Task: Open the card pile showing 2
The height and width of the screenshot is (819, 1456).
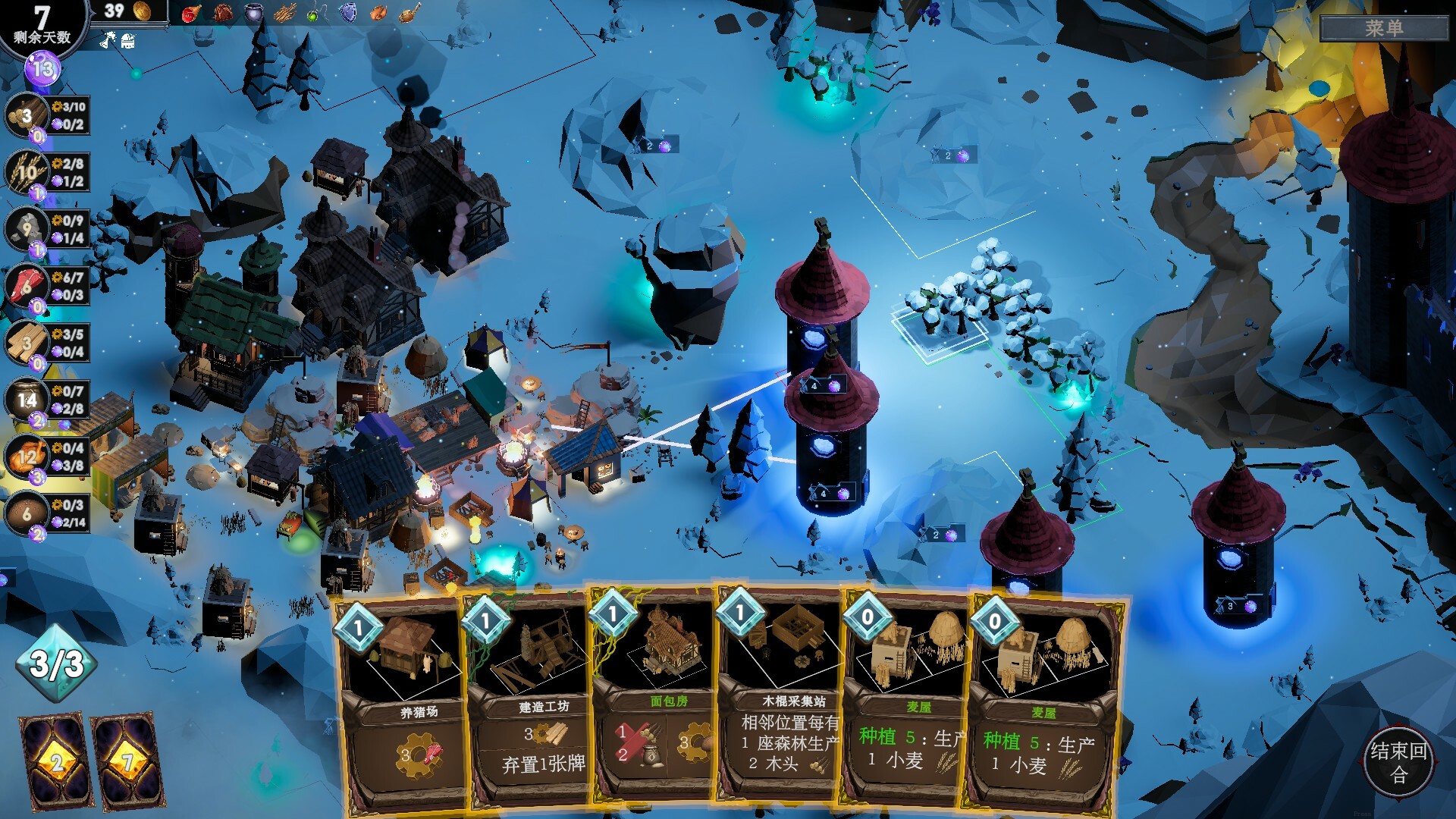Action: pos(55,761)
